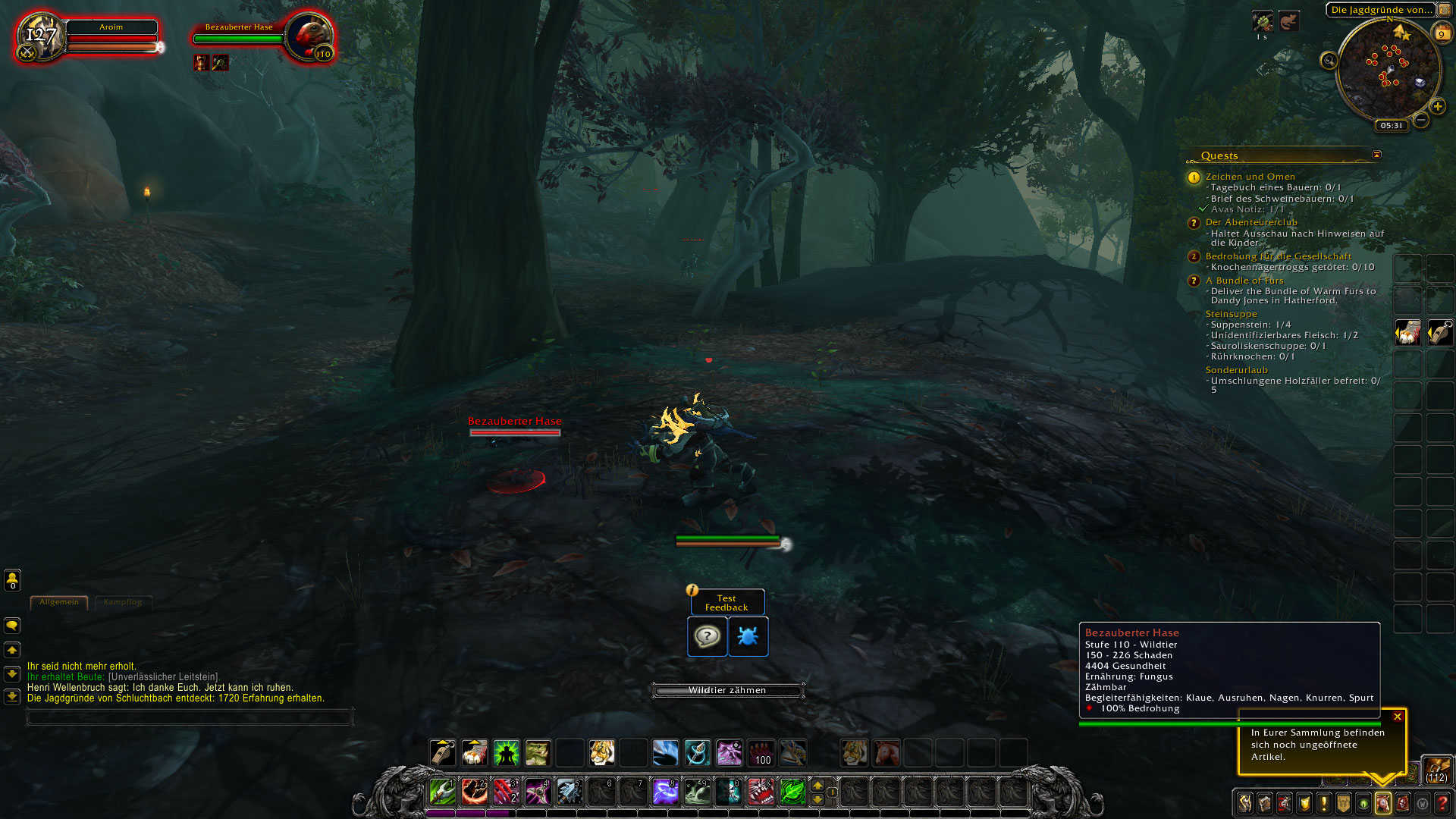Collapse the Quests tracker
The image size is (1456, 819).
pos(1376,155)
